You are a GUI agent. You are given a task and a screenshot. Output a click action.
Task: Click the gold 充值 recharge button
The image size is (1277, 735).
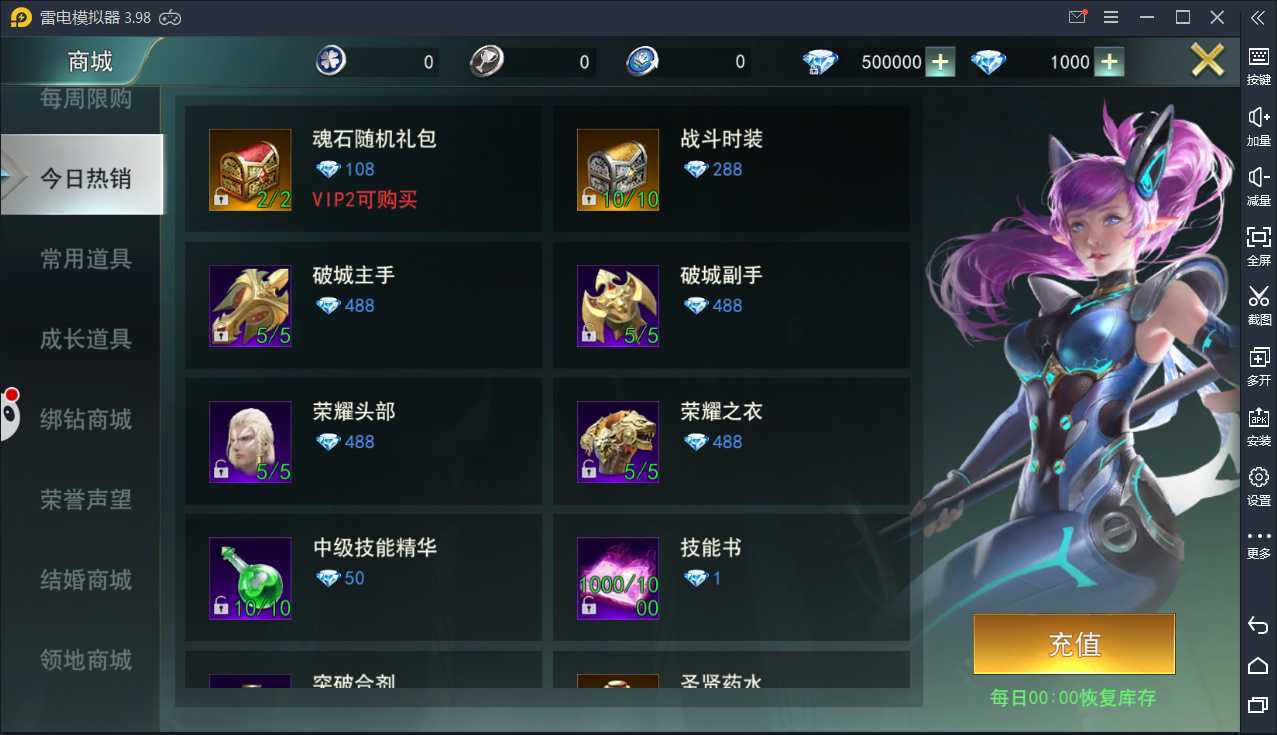click(1074, 644)
